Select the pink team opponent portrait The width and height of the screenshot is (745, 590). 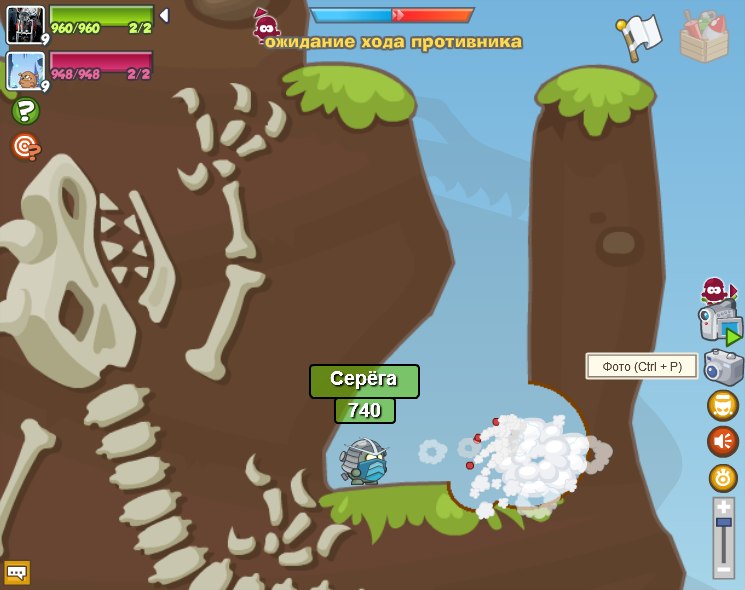coord(24,71)
